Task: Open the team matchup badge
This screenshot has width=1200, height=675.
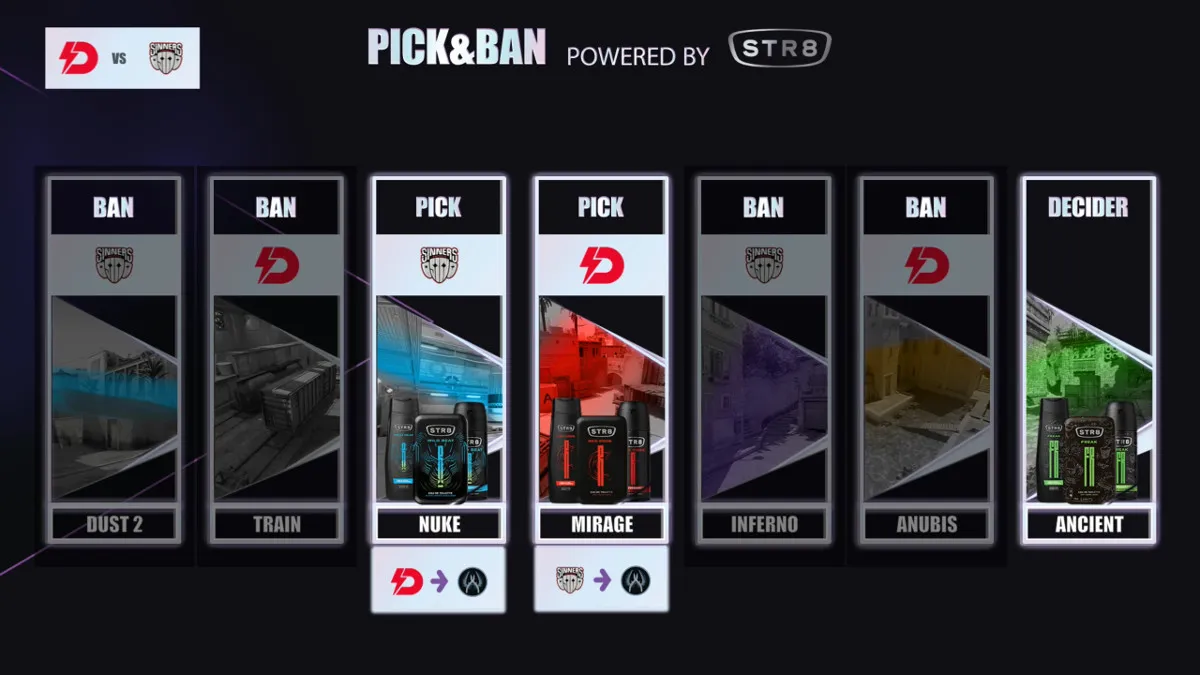Action: point(122,58)
